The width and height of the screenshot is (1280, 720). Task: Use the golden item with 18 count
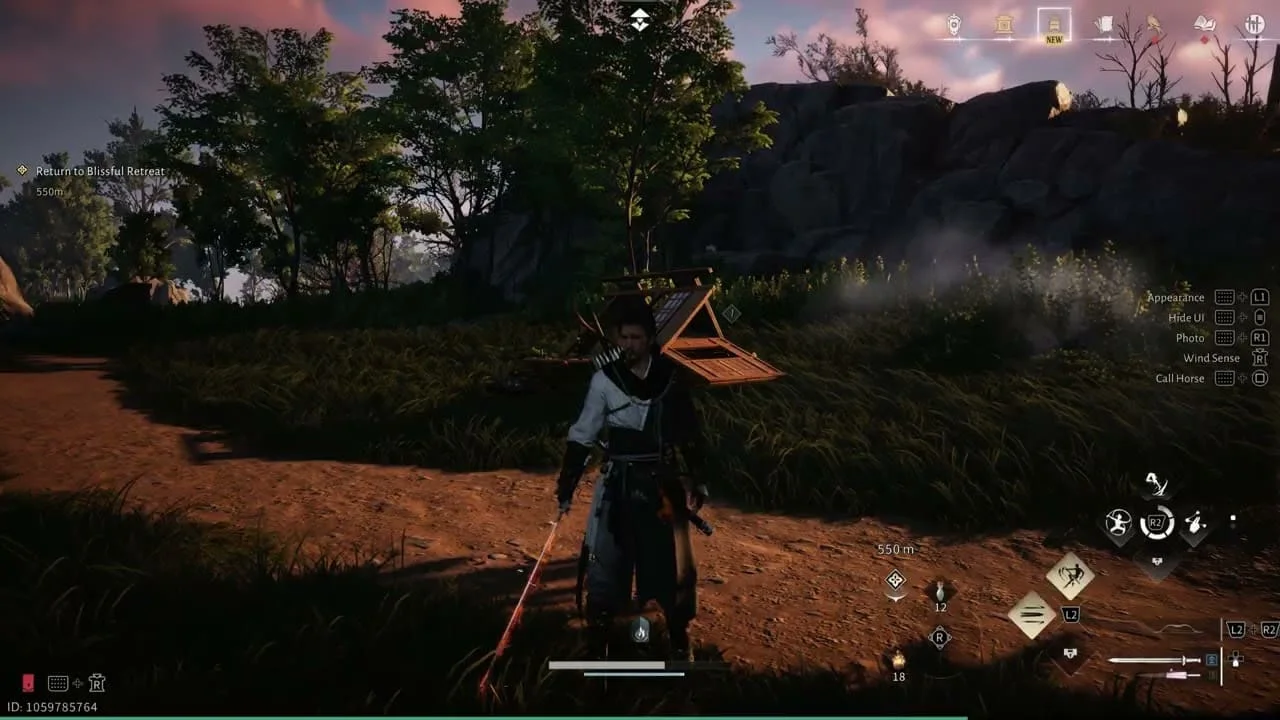[897, 660]
